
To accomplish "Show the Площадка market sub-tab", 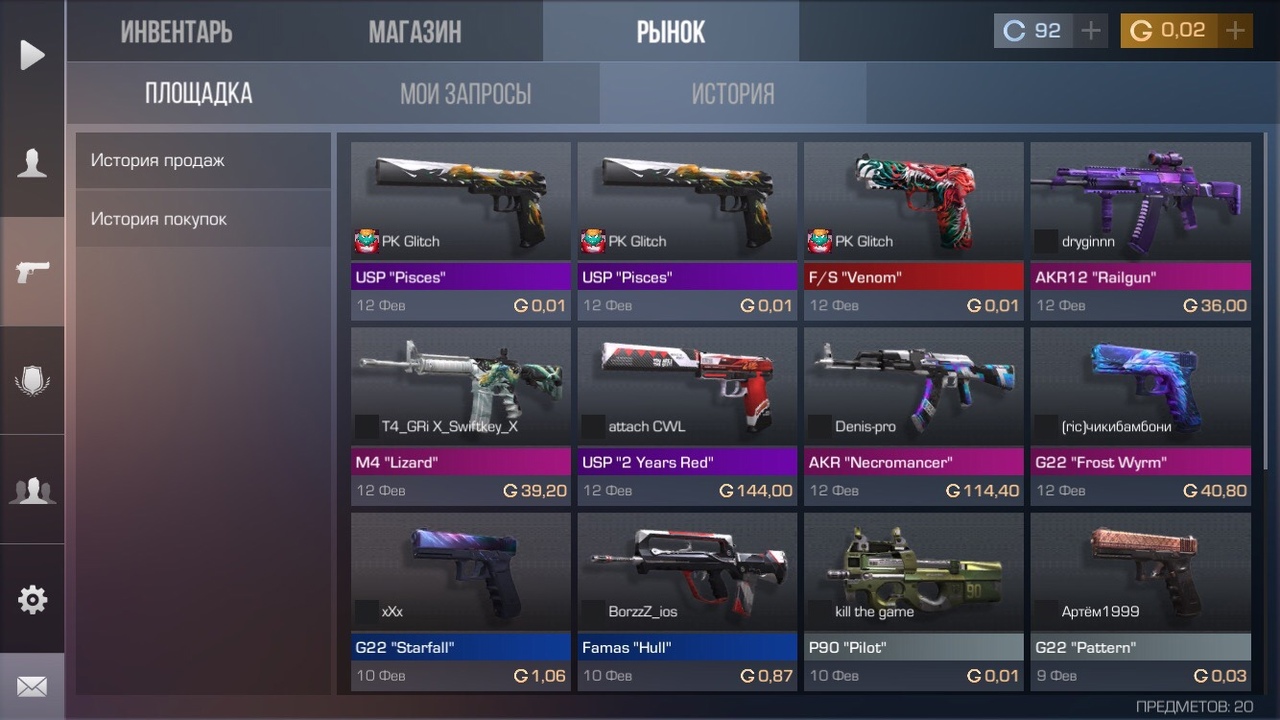I will 199,94.
